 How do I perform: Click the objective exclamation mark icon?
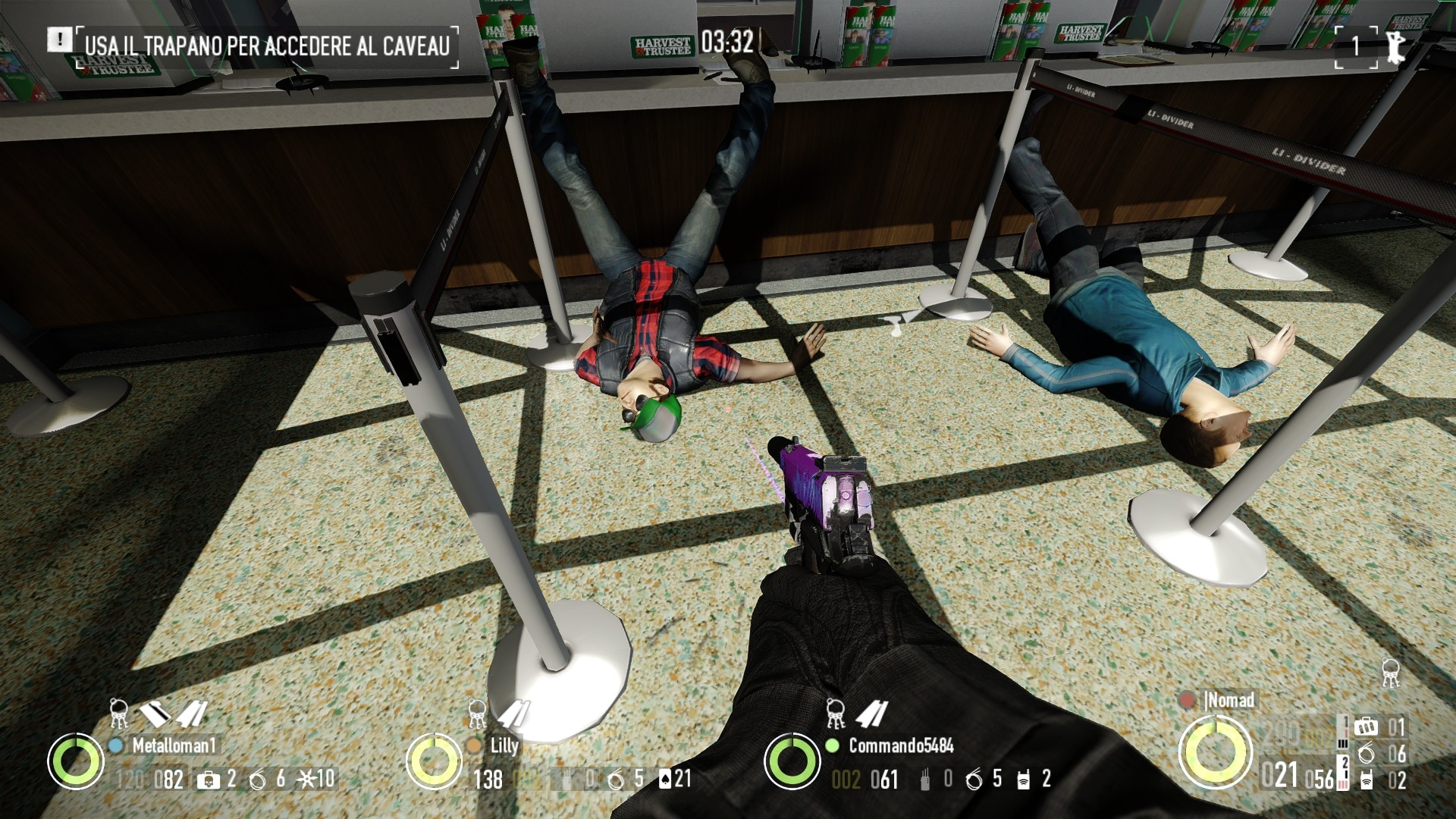pos(58,39)
